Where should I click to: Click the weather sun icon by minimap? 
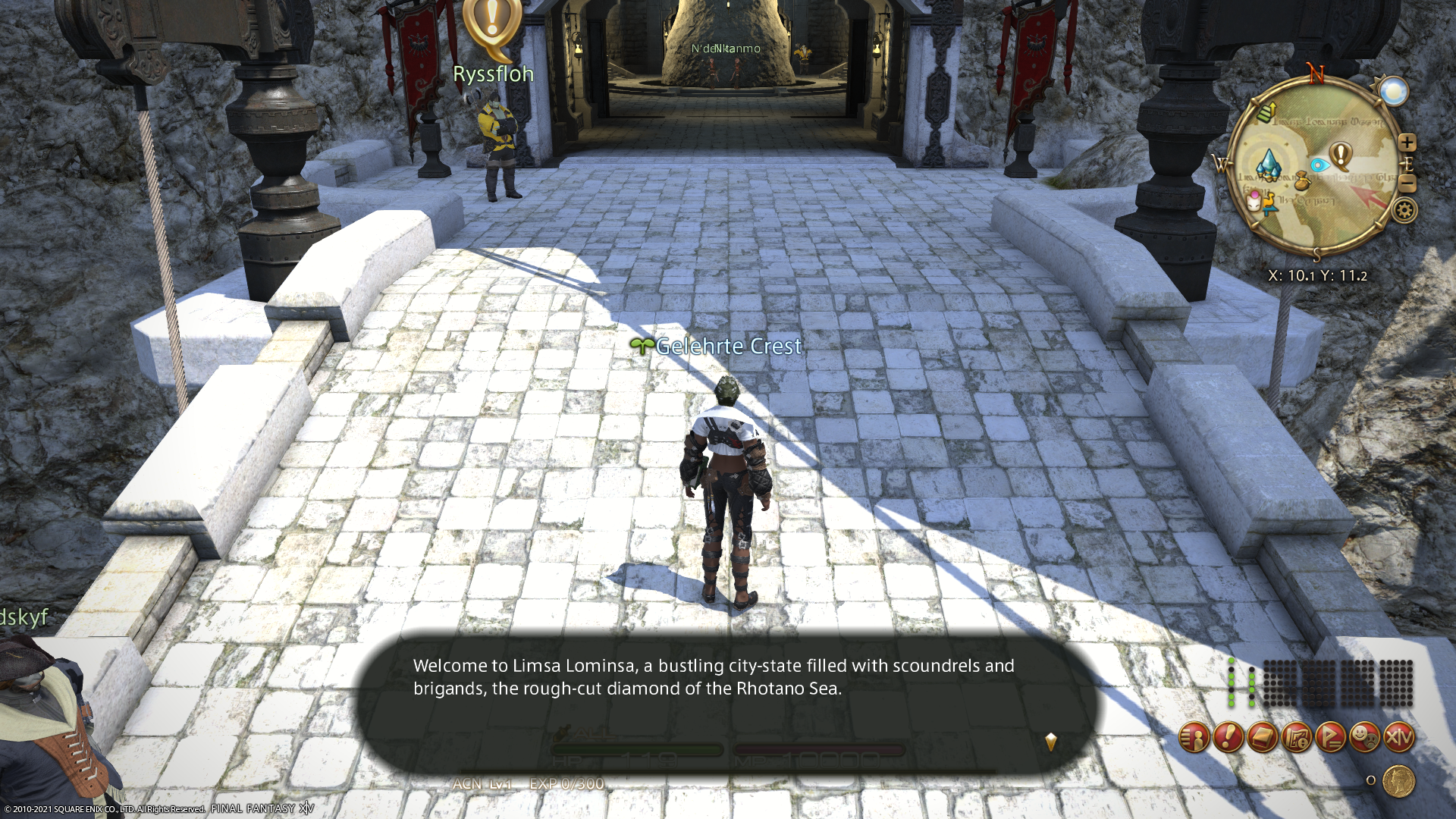click(1393, 93)
